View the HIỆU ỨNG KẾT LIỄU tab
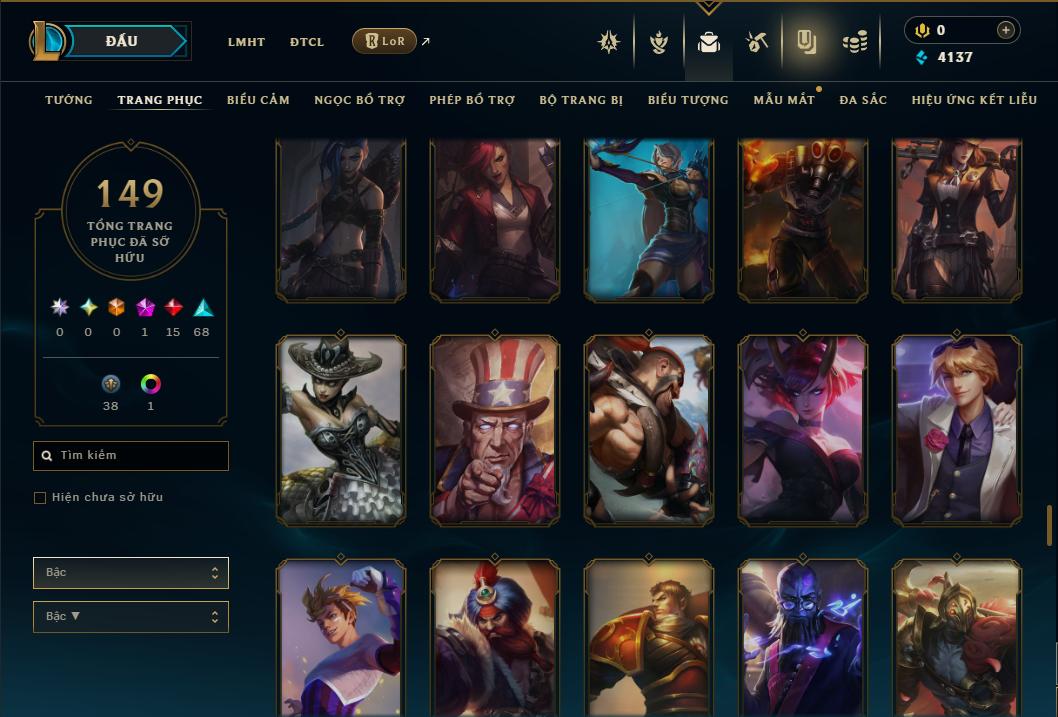 point(974,100)
